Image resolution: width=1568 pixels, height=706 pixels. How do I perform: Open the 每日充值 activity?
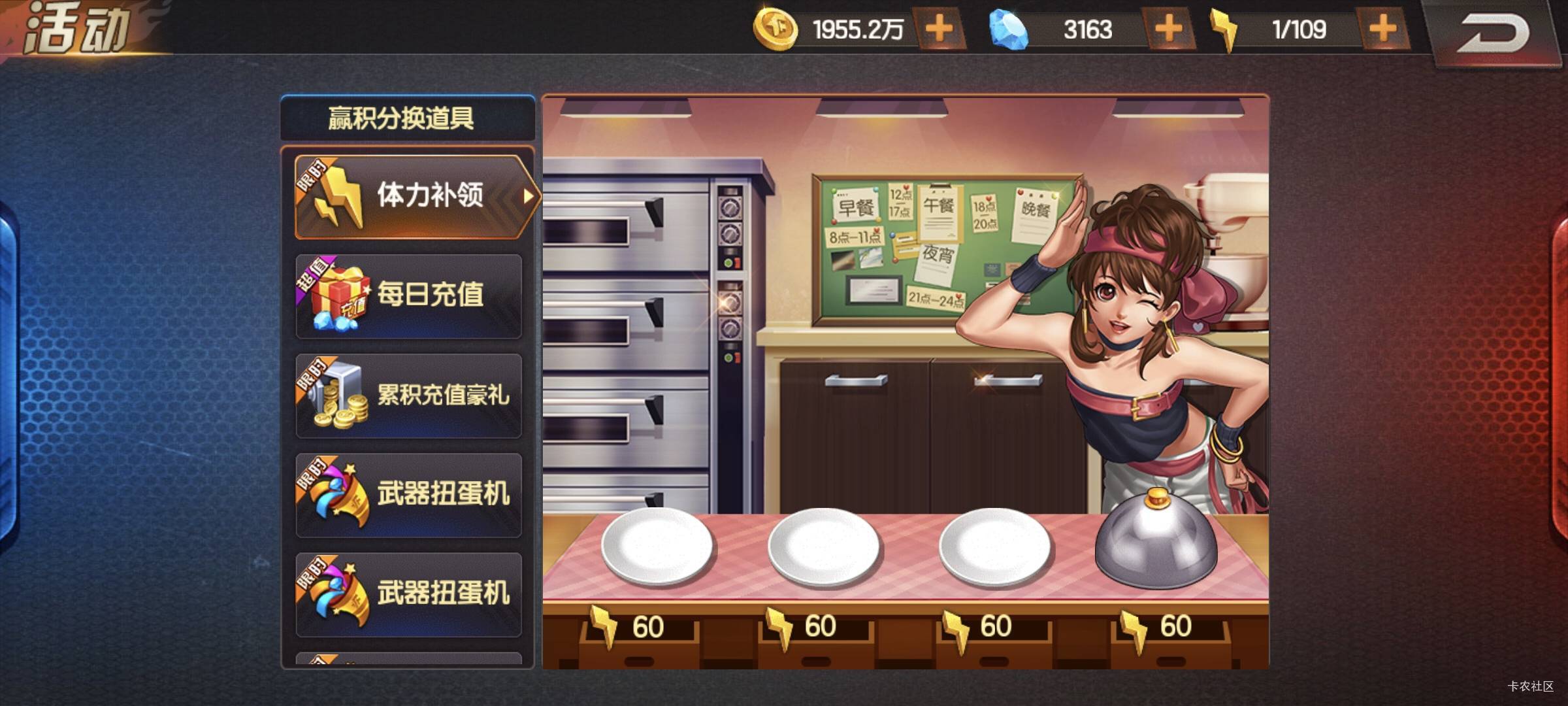409,296
